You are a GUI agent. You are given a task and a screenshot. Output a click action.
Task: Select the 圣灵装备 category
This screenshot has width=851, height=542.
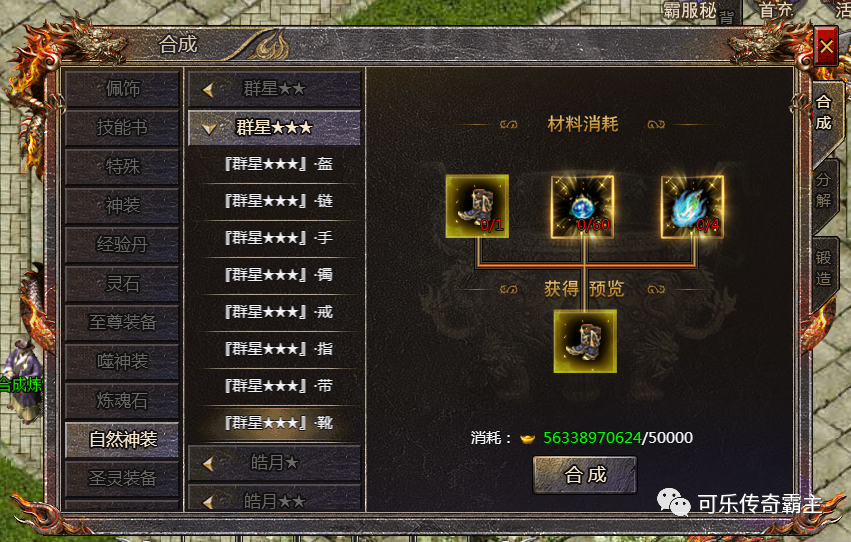pos(122,478)
